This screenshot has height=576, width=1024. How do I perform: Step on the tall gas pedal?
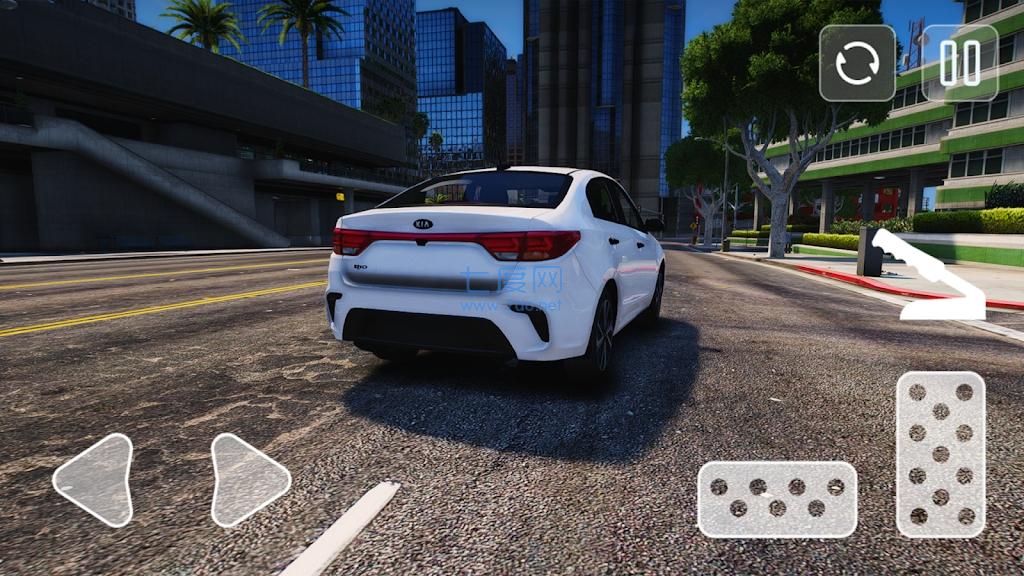[x=940, y=454]
